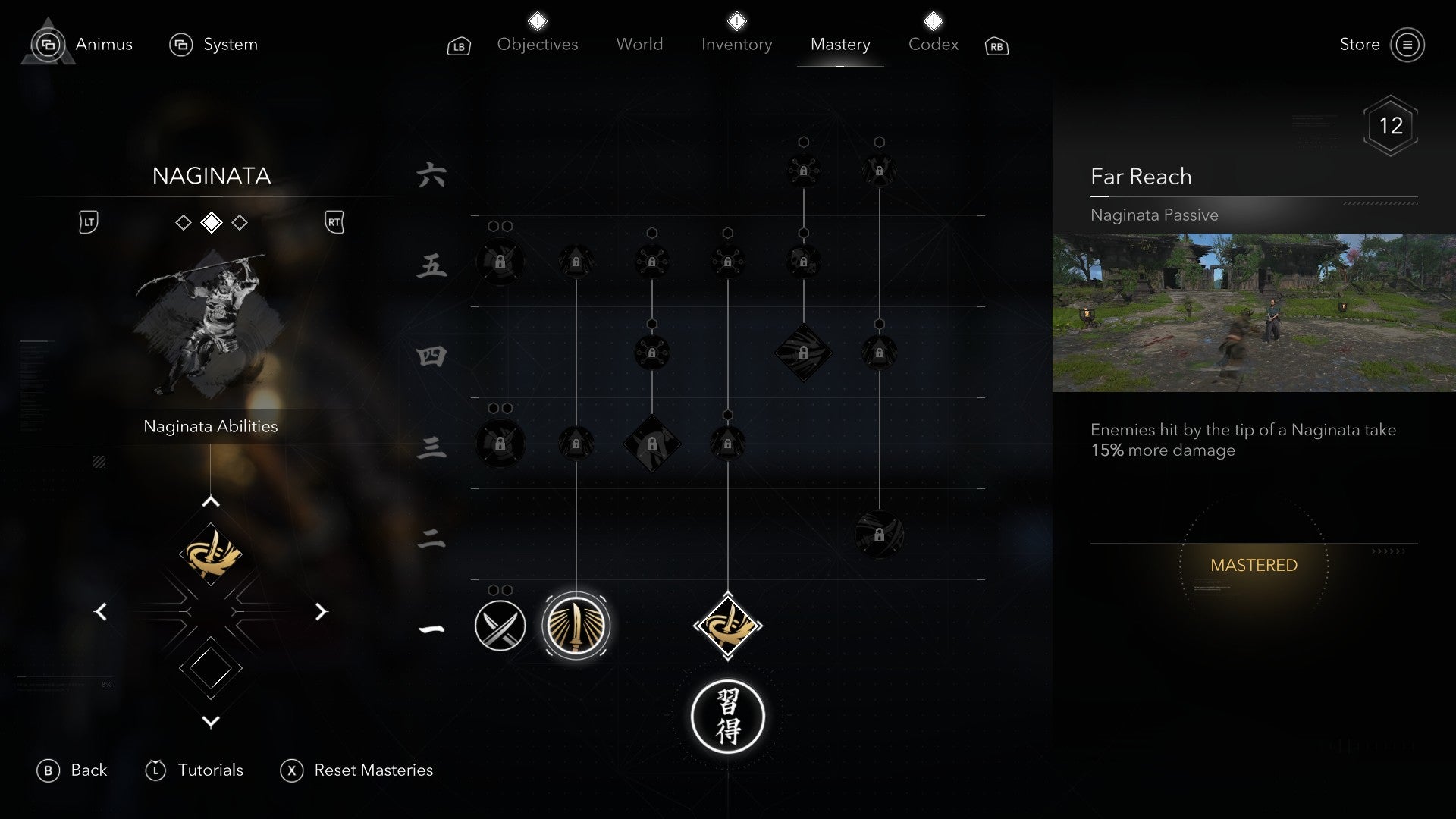Screen dimensions: 1456x819
Task: Switch to the Inventory tab
Action: 736,44
